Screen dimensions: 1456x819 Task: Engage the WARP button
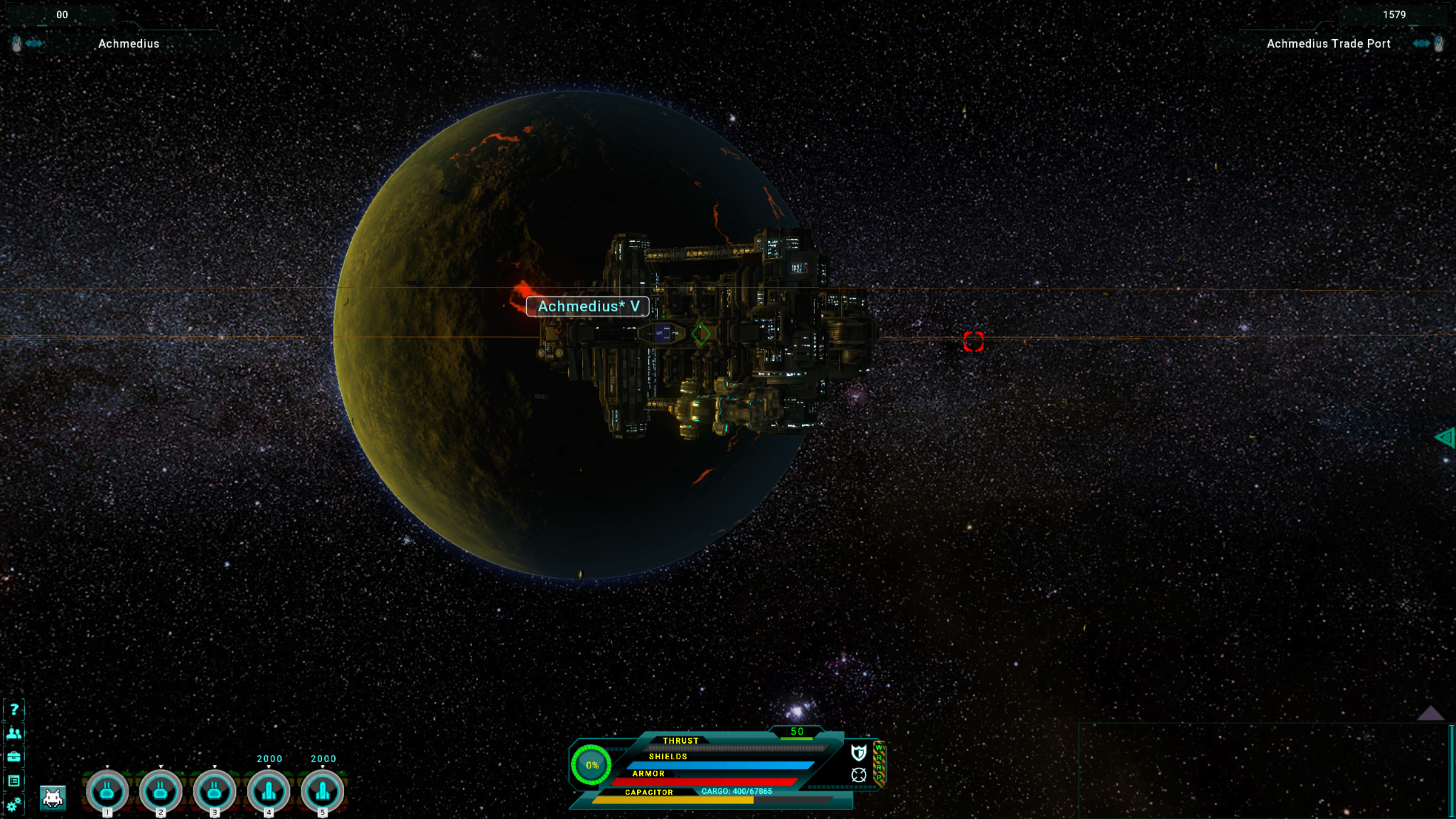click(879, 764)
